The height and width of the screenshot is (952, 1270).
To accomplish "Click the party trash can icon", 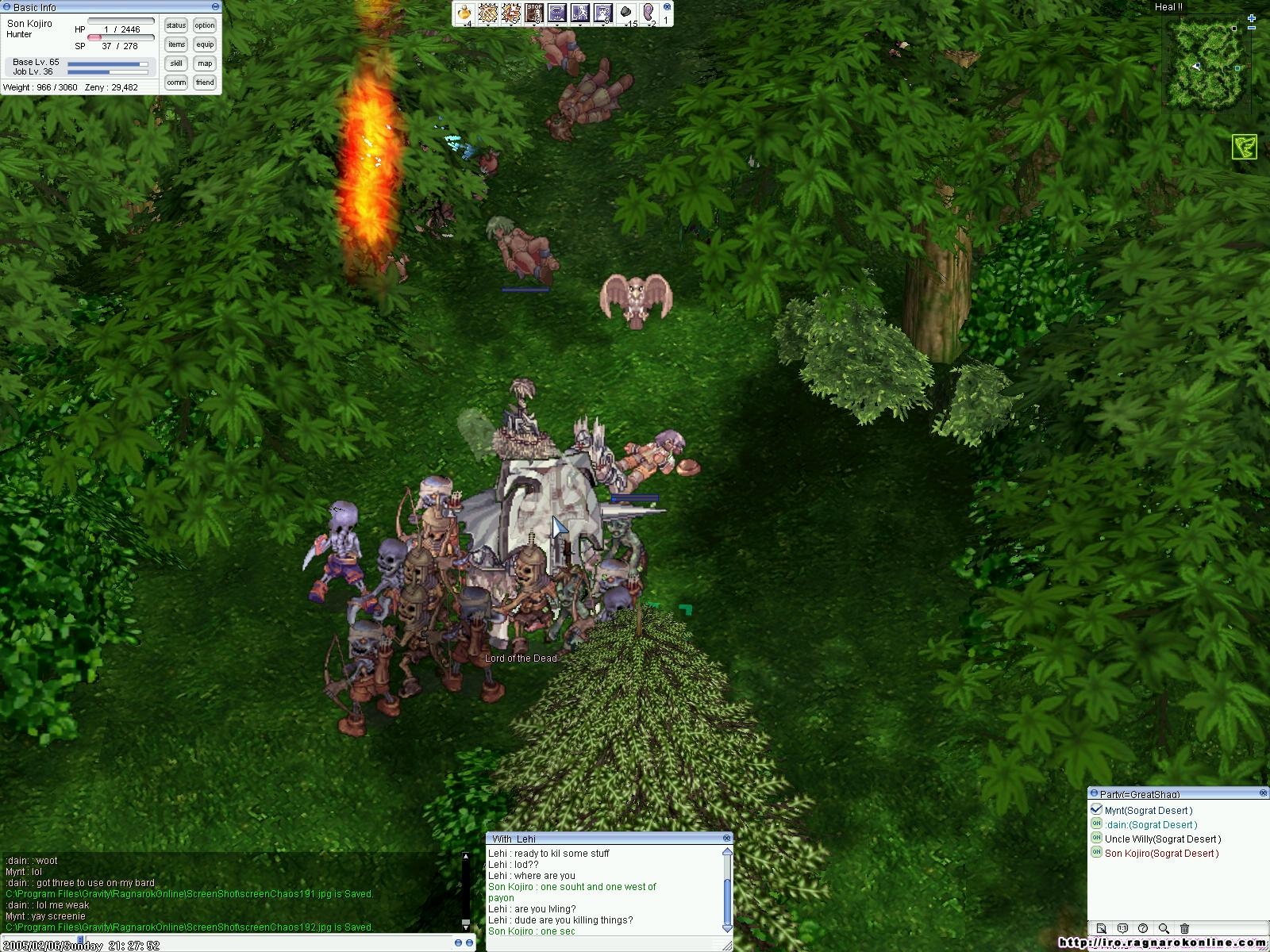I will 1184,928.
